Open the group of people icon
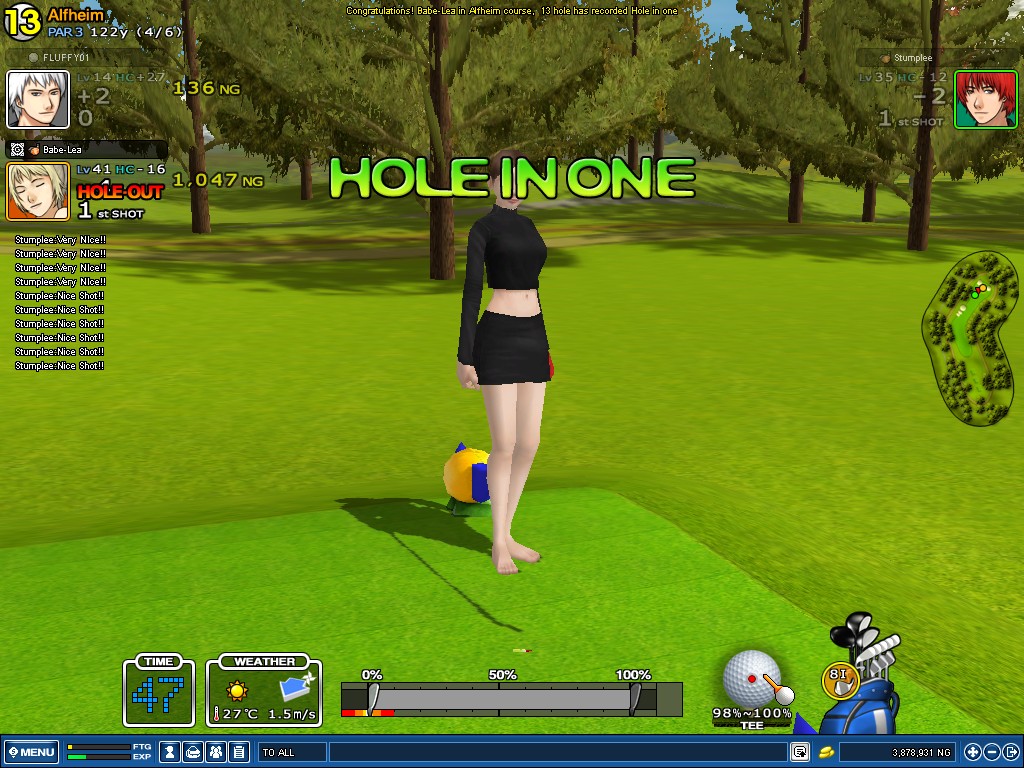The width and height of the screenshot is (1024, 768). coord(216,752)
